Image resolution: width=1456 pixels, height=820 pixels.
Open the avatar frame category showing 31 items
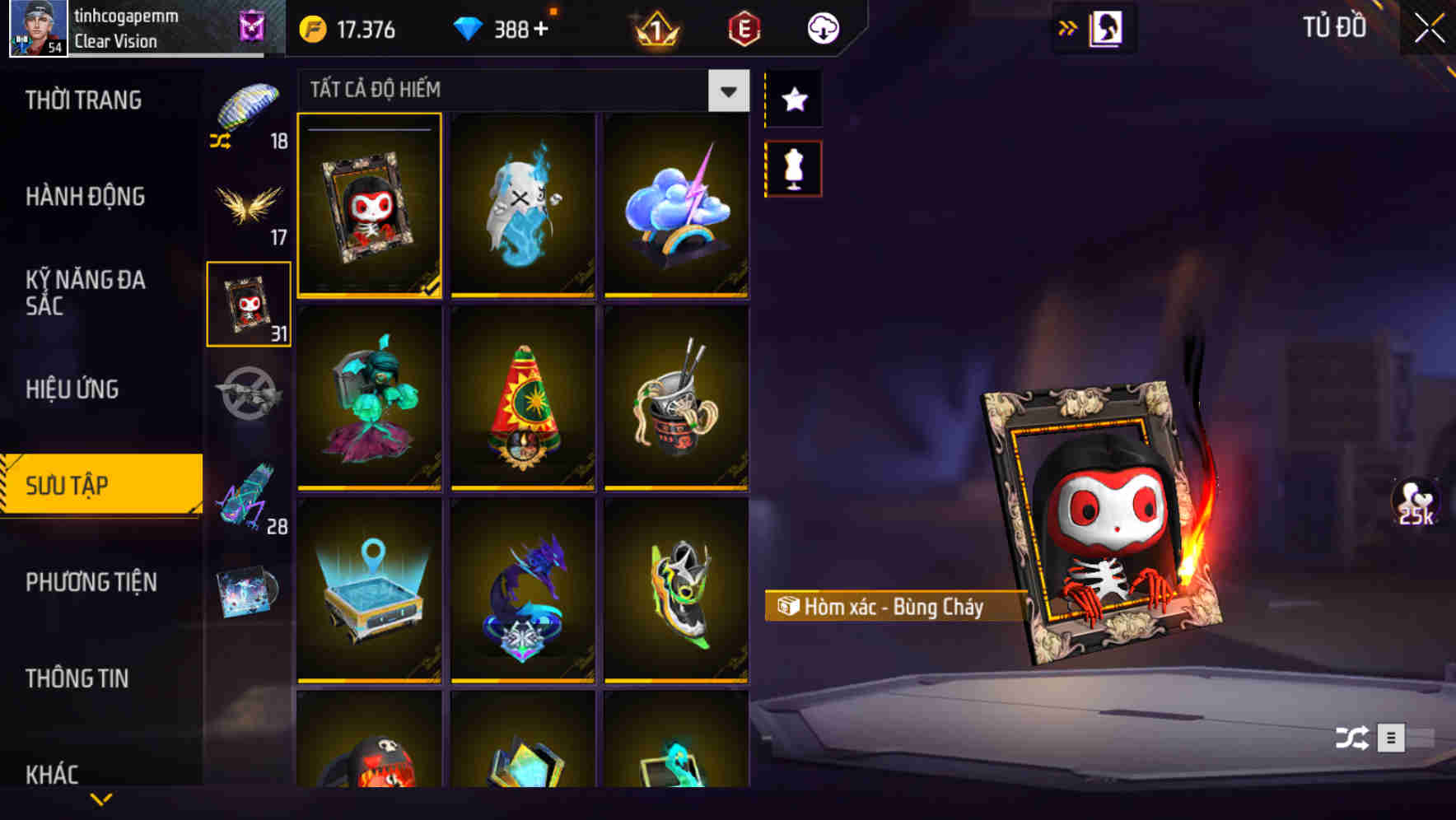(248, 302)
